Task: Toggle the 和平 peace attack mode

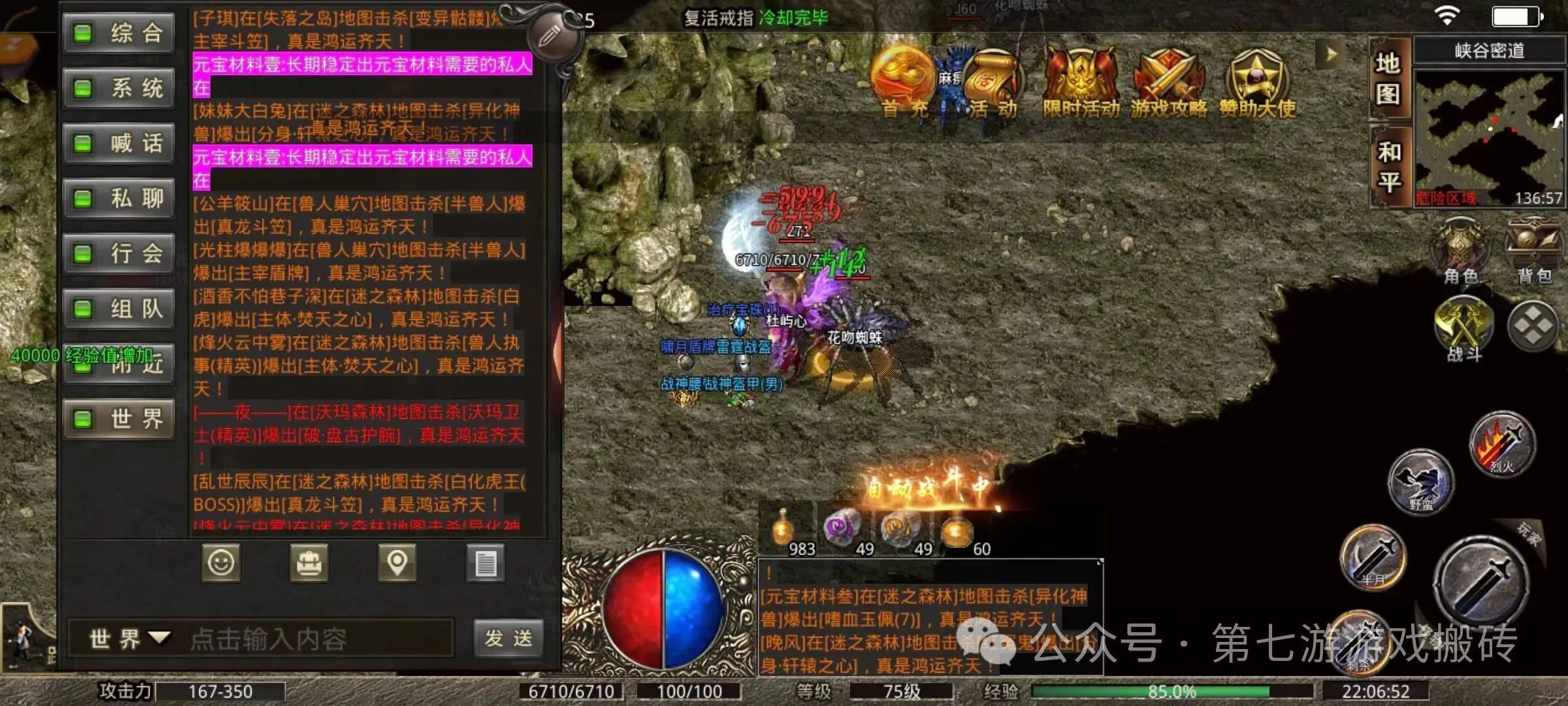Action: pyautogui.click(x=1389, y=167)
